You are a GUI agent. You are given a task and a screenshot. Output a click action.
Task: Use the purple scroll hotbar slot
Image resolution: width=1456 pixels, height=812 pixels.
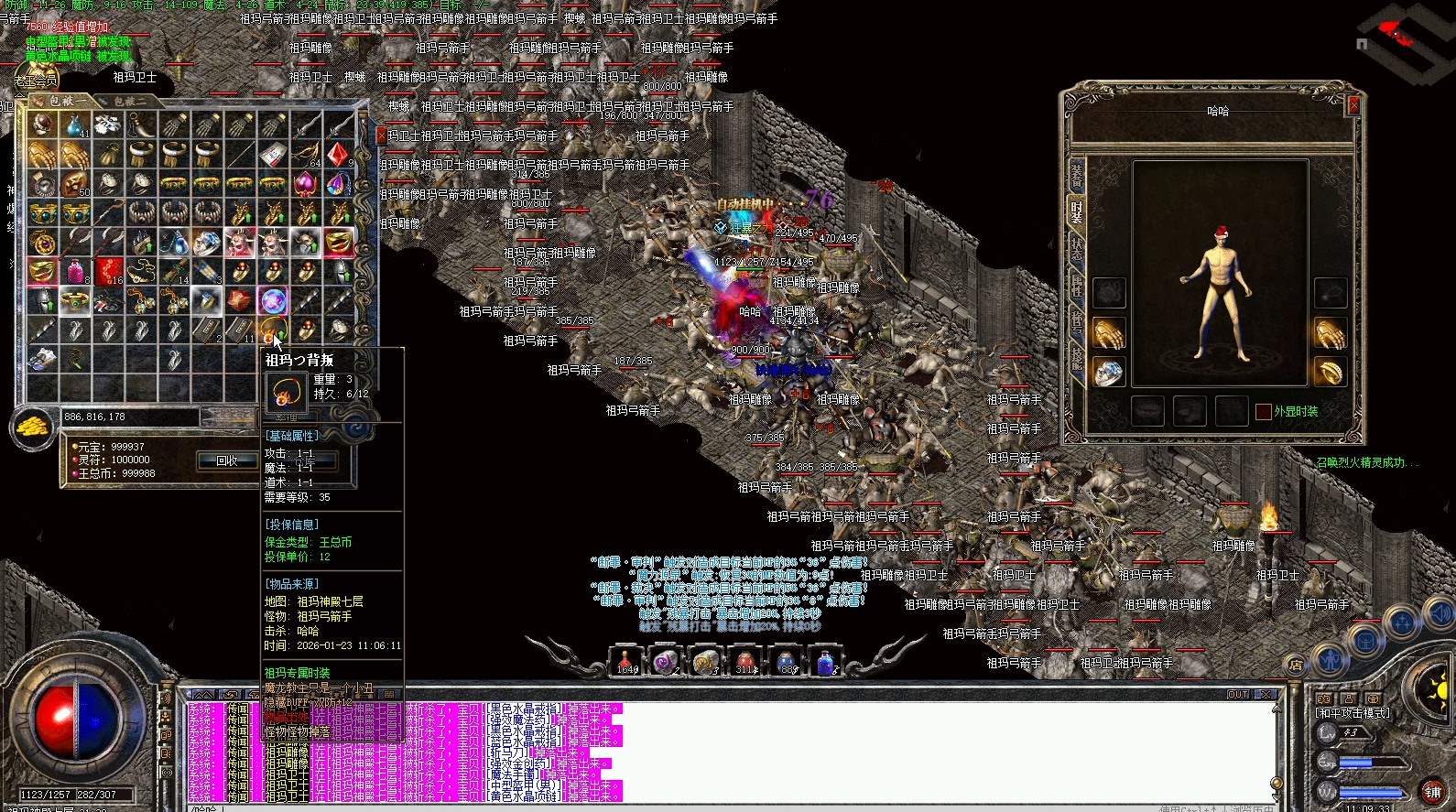[x=666, y=661]
